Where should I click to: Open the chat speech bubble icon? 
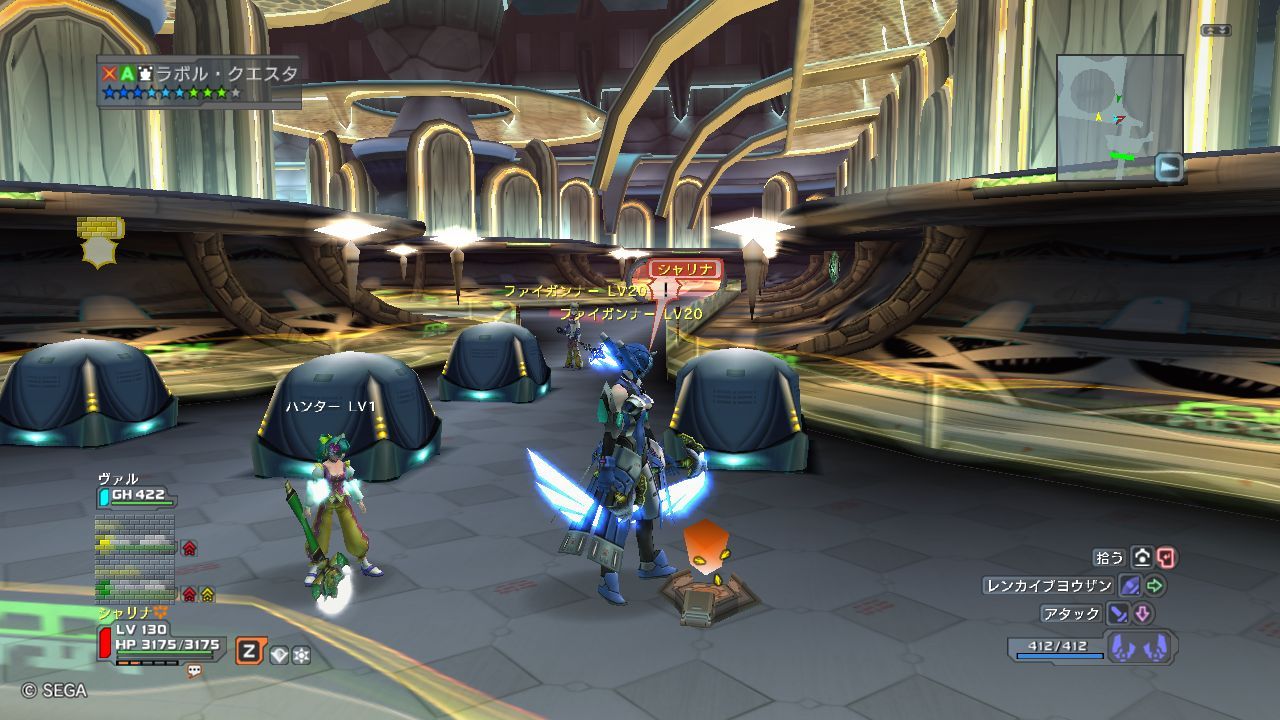coord(194,670)
